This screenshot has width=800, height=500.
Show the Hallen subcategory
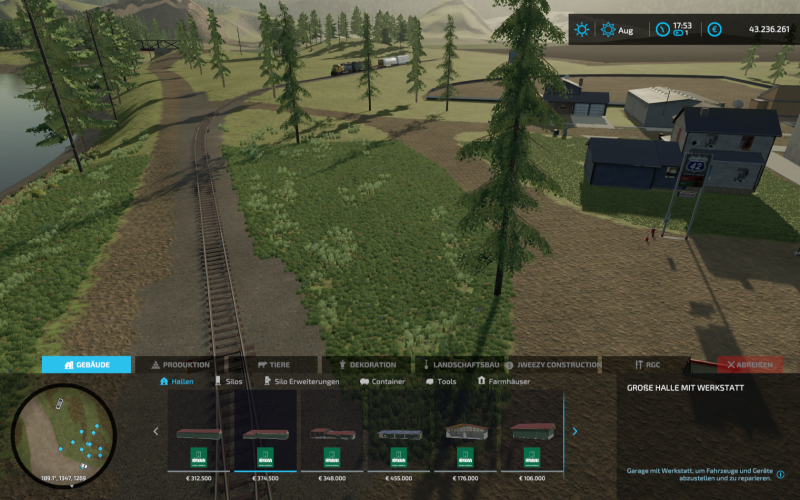point(177,382)
